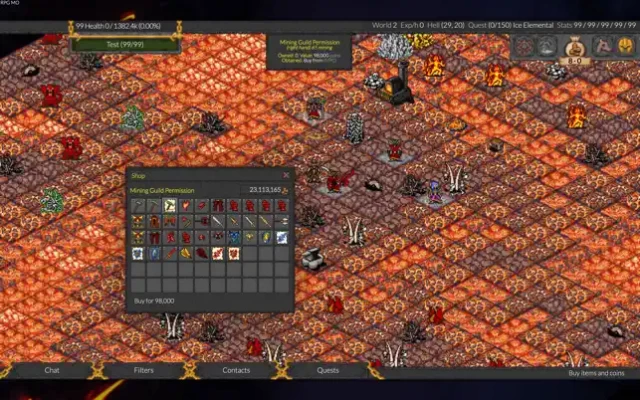Open the Quests tab
640x400 pixels.
pos(328,370)
